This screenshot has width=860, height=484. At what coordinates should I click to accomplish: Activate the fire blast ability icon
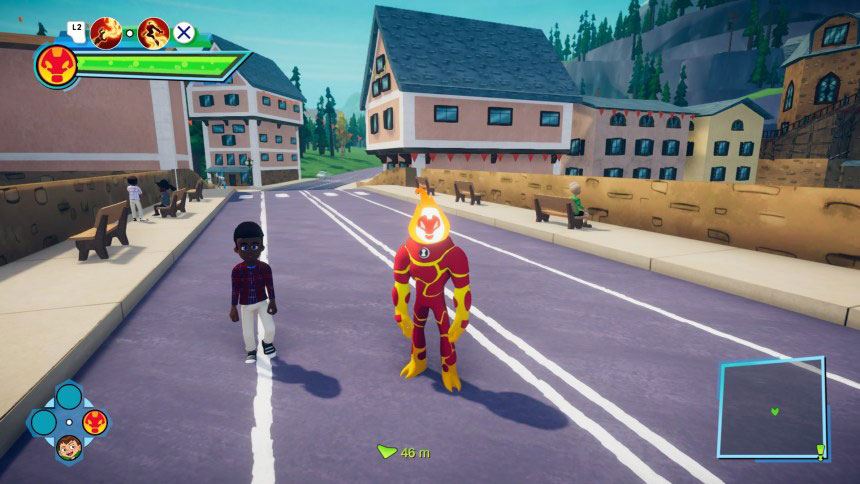106,33
